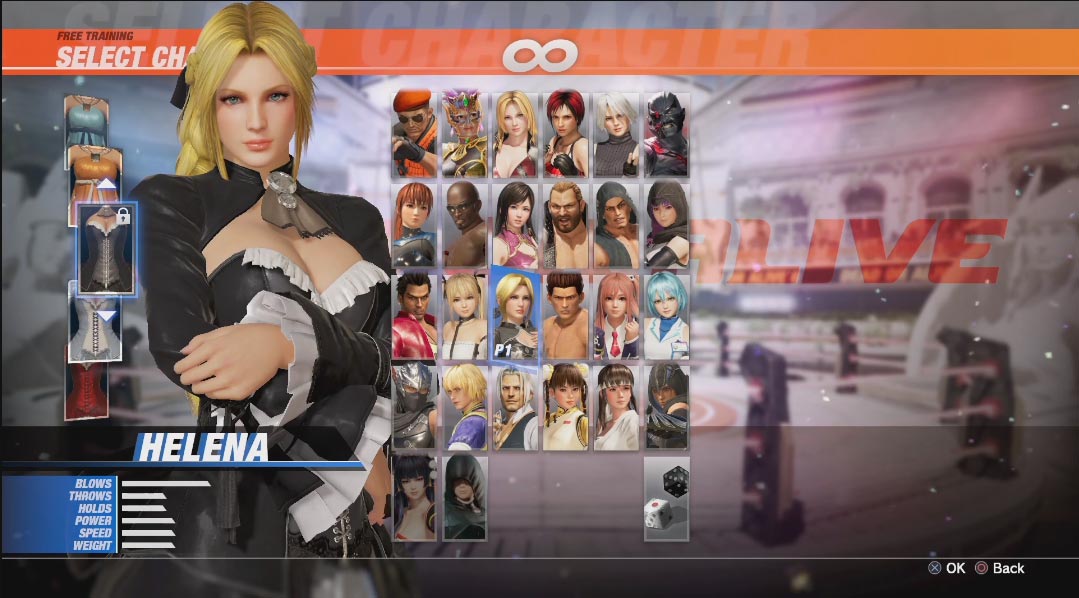Choose the random dice character tile

pos(667,498)
